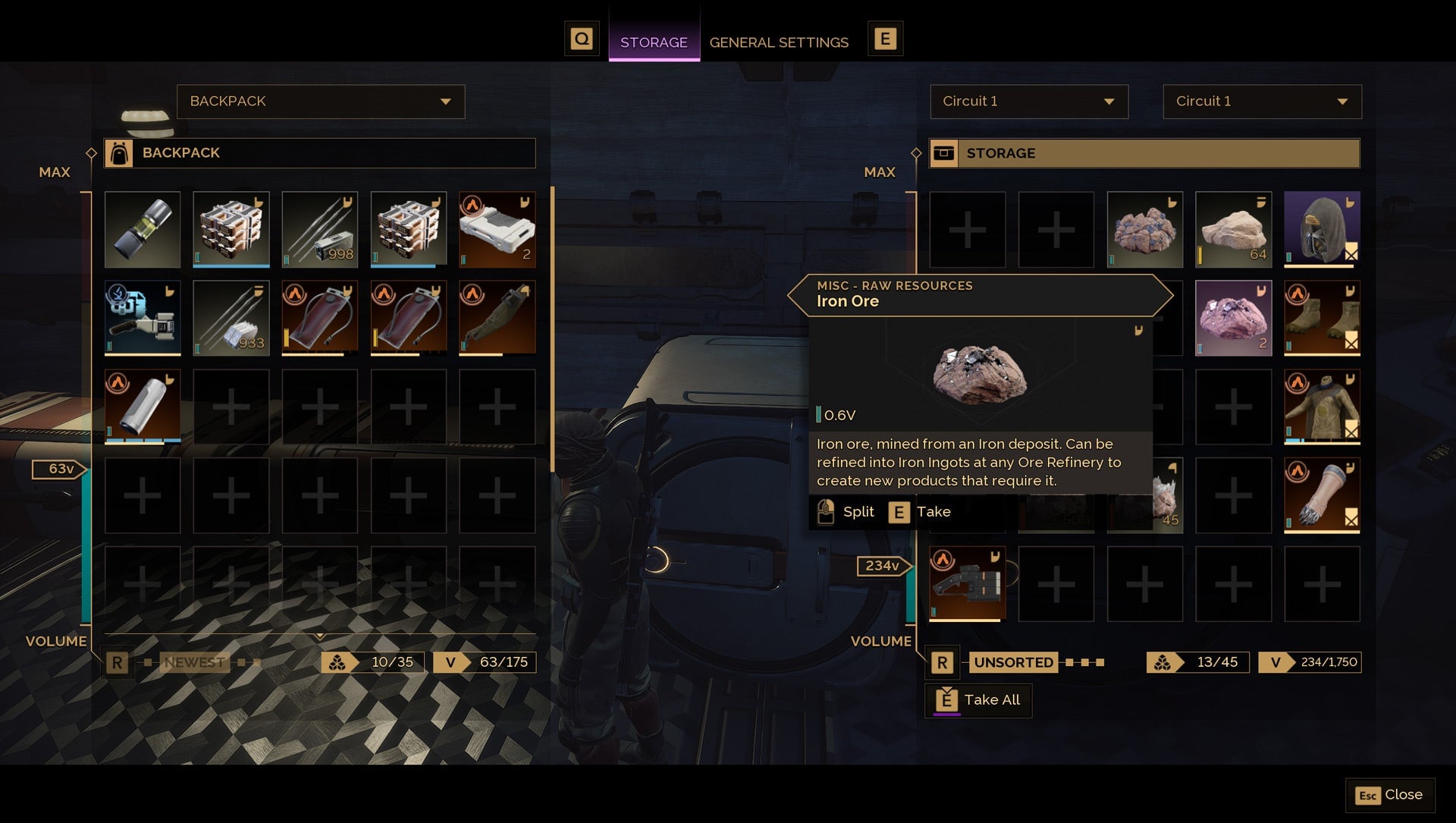This screenshot has height=823, width=1456.
Task: Click the E keybind icon right of General Settings
Action: click(x=885, y=38)
